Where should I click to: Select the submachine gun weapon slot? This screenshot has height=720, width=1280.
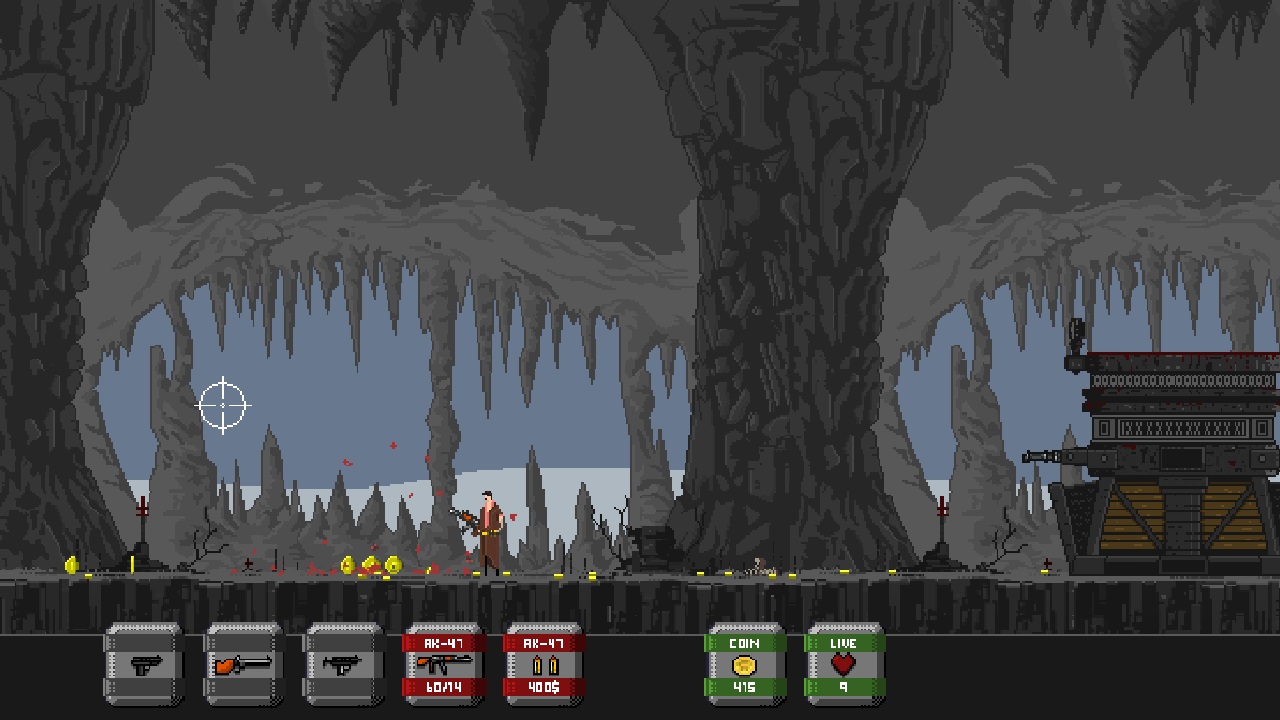click(x=343, y=665)
